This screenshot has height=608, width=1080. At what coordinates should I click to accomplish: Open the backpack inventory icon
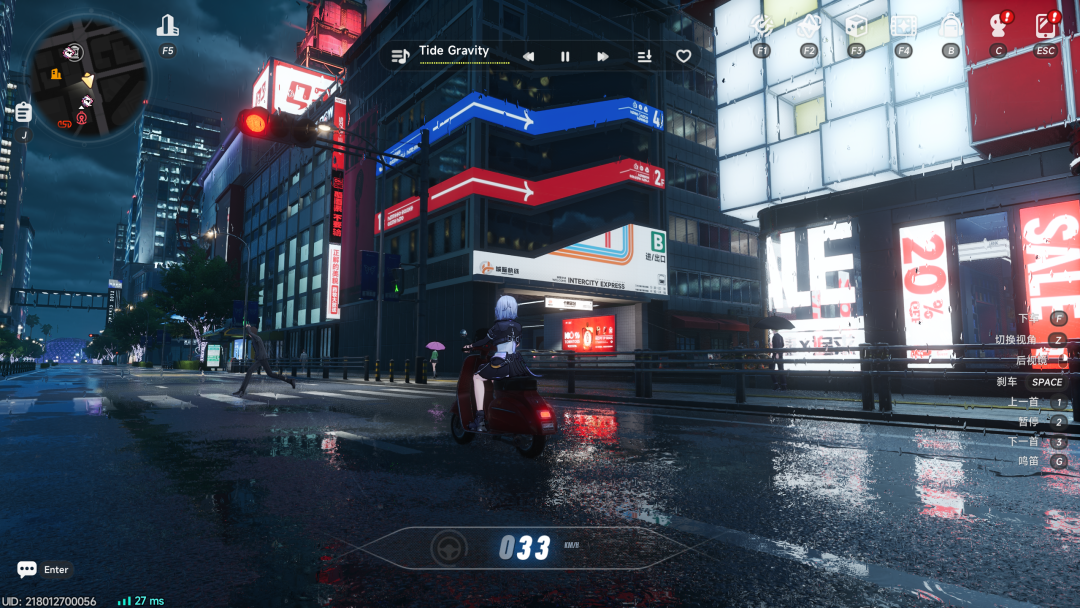[x=950, y=26]
